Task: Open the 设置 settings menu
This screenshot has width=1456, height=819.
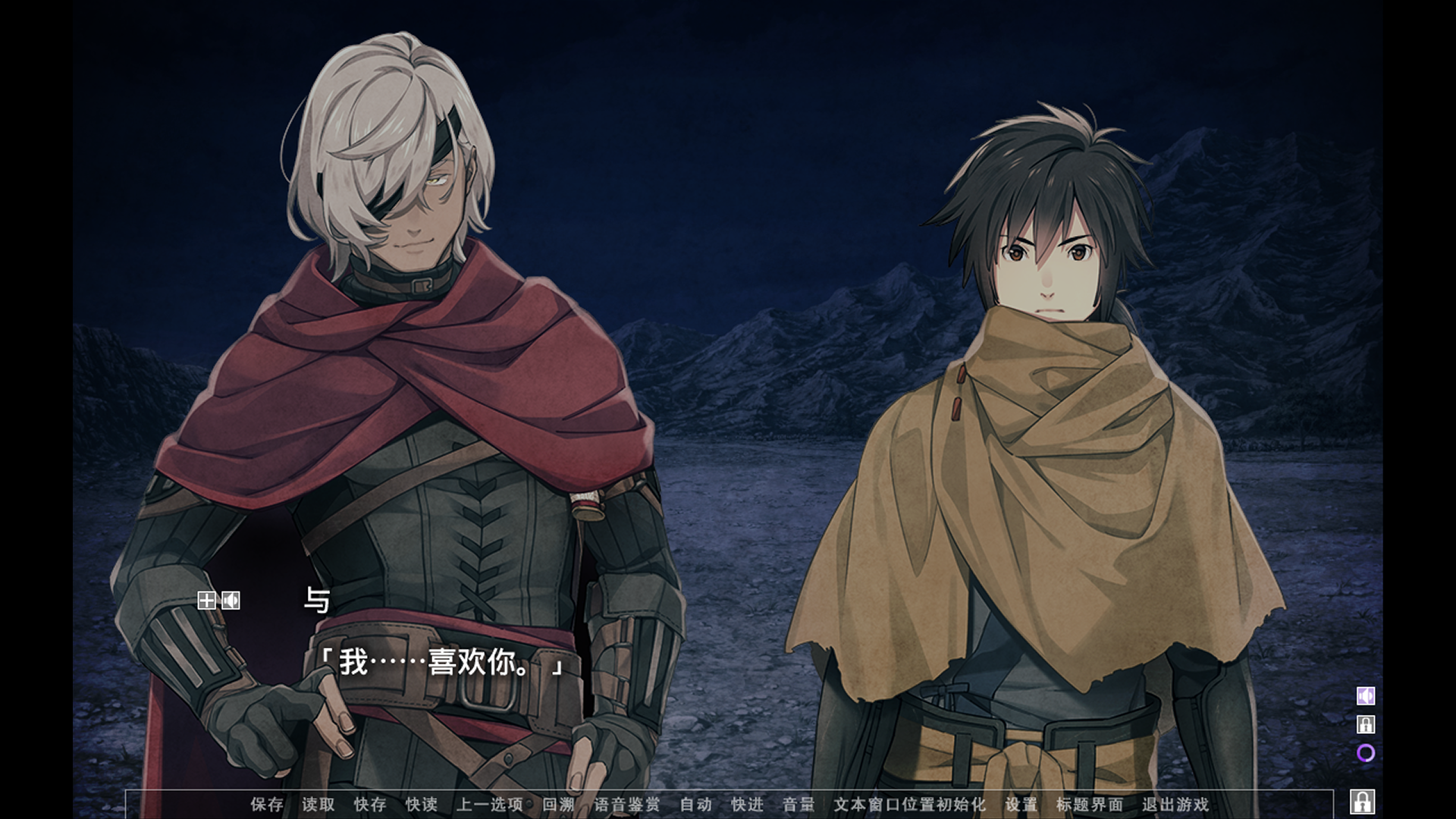Action: 1021,804
